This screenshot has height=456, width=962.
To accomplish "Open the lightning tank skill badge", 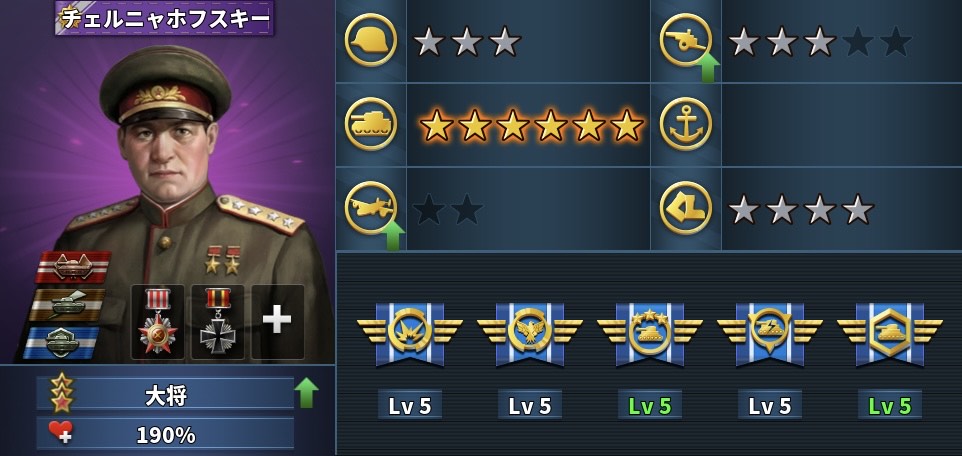I will coord(770,333).
